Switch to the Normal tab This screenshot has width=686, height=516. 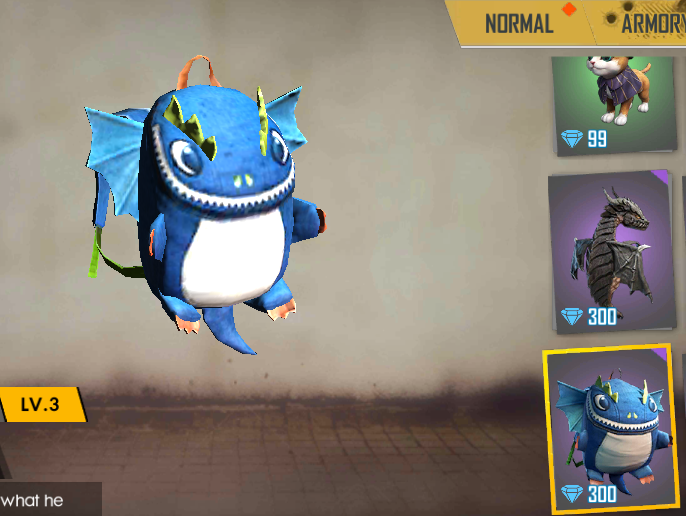519,24
